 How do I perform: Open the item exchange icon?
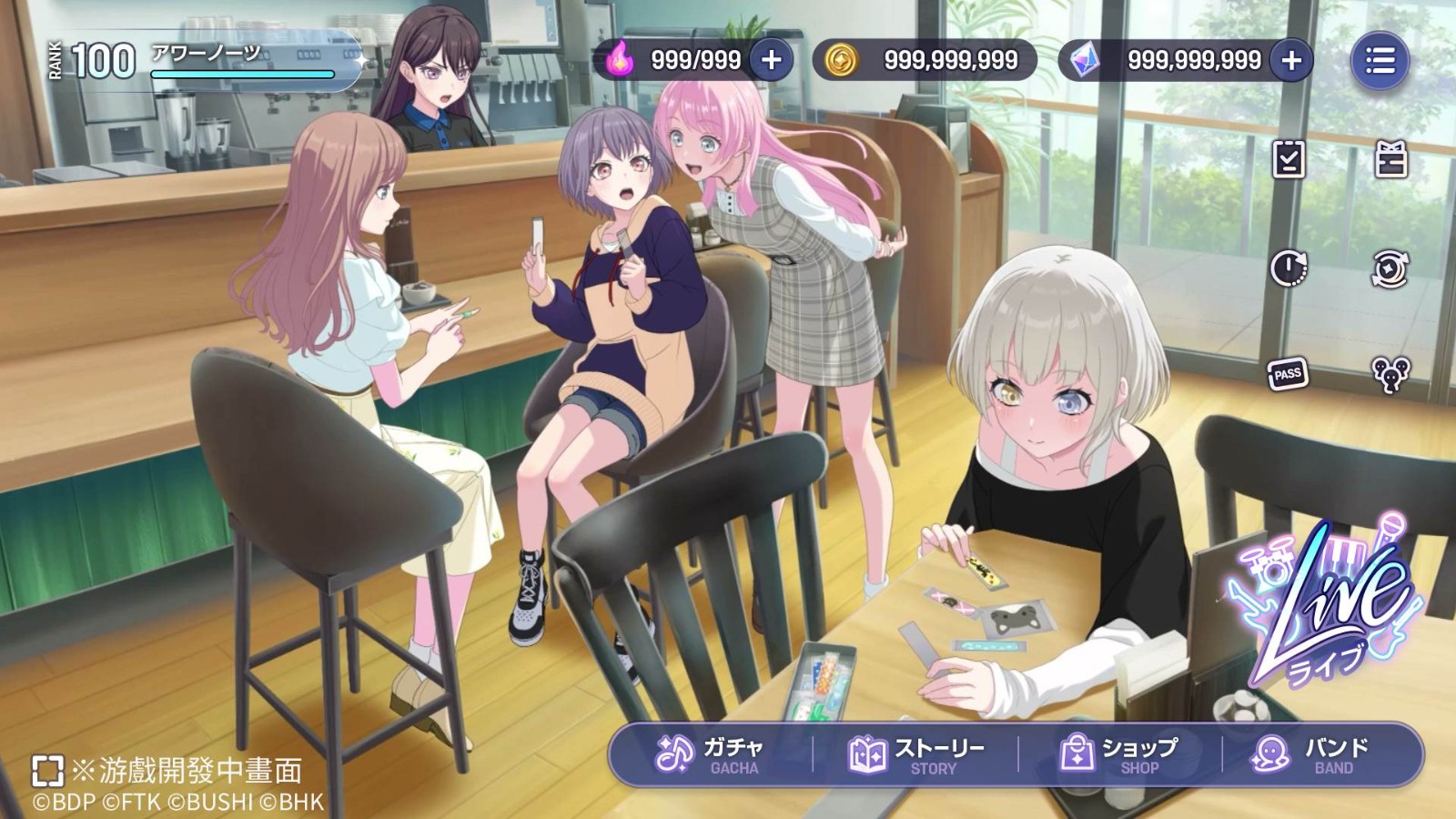(x=1390, y=268)
